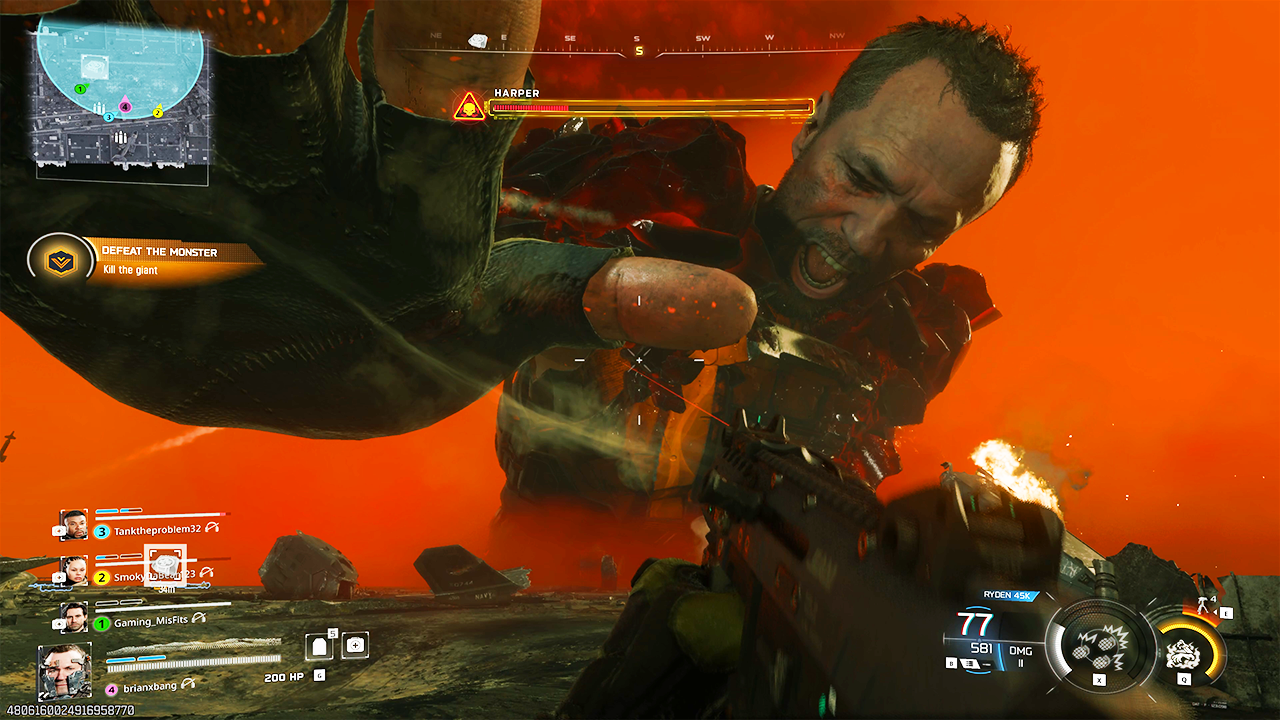Click the RYDEN 45K nameplate tab
Screen dimensions: 1280x720
tap(1008, 595)
